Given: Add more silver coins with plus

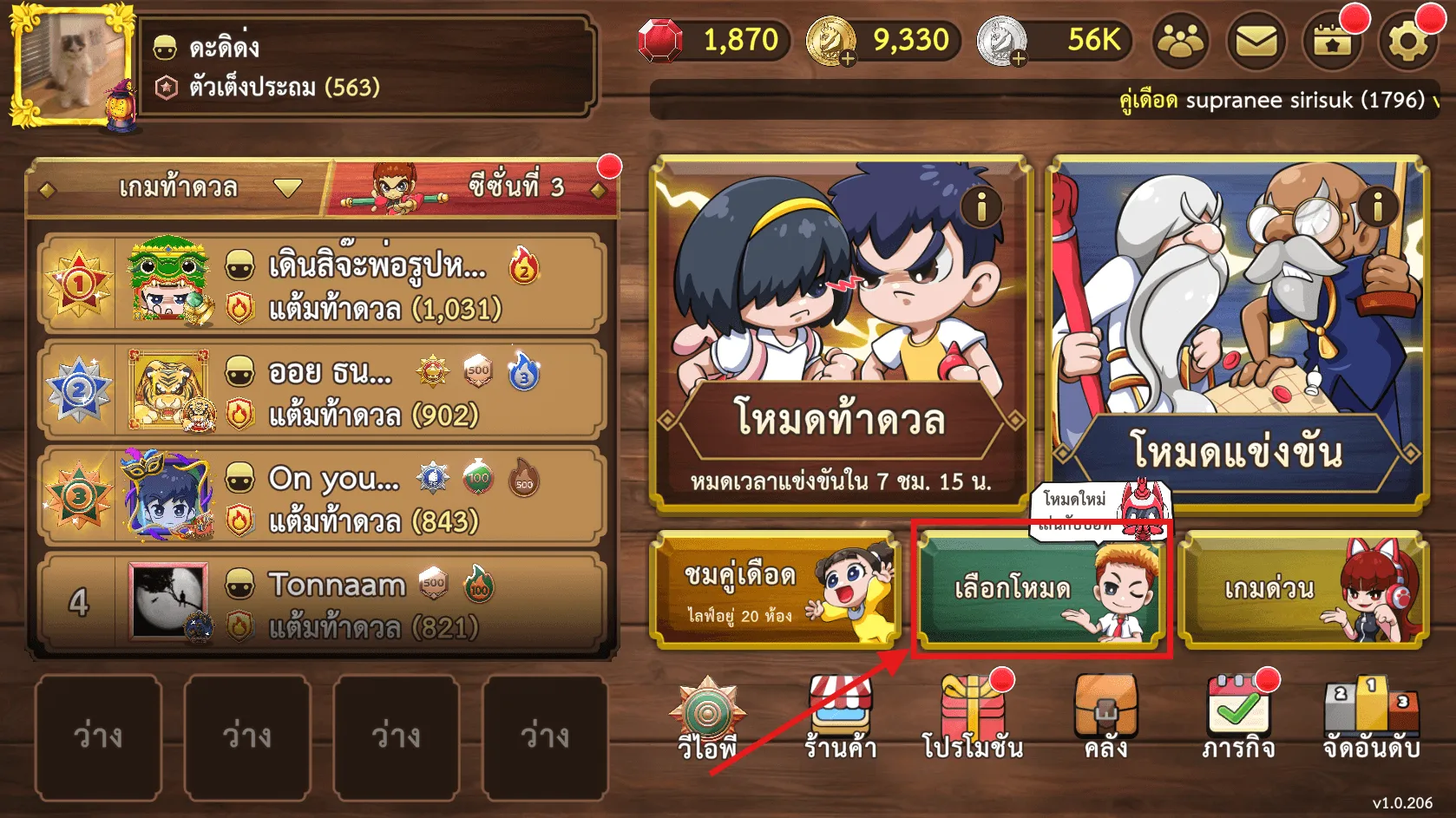Looking at the screenshot, I should pos(1018,58).
